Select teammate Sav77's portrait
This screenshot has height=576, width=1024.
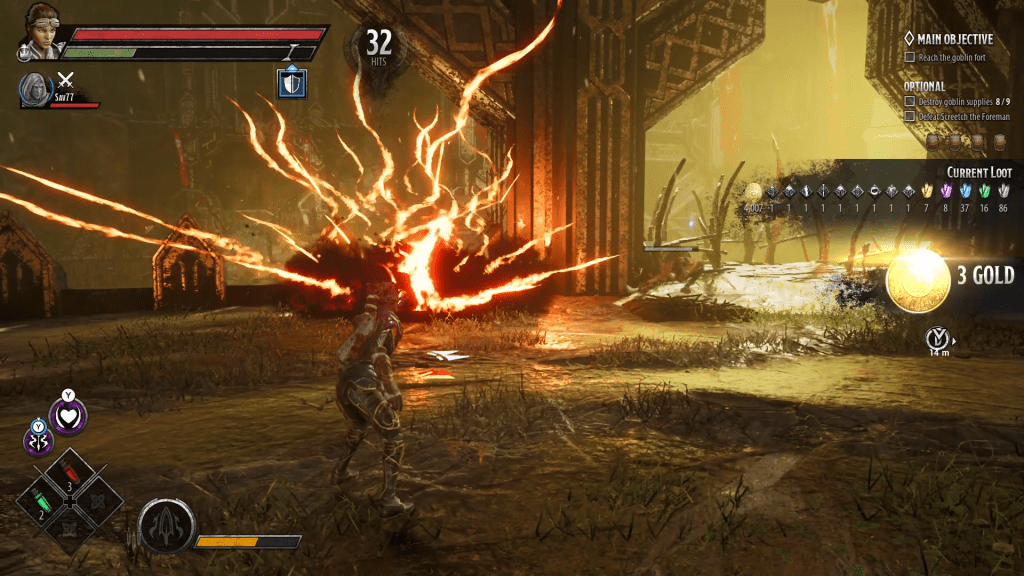(35, 88)
